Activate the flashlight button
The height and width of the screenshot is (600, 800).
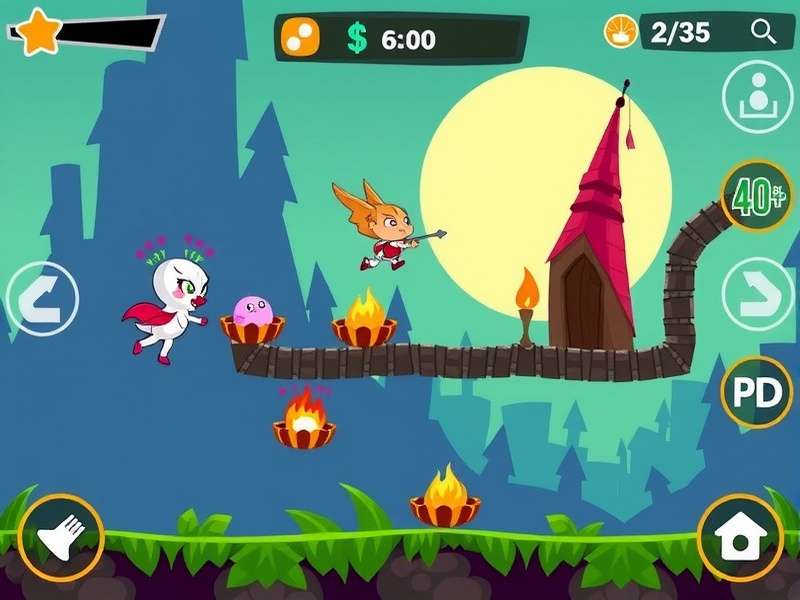60,538
